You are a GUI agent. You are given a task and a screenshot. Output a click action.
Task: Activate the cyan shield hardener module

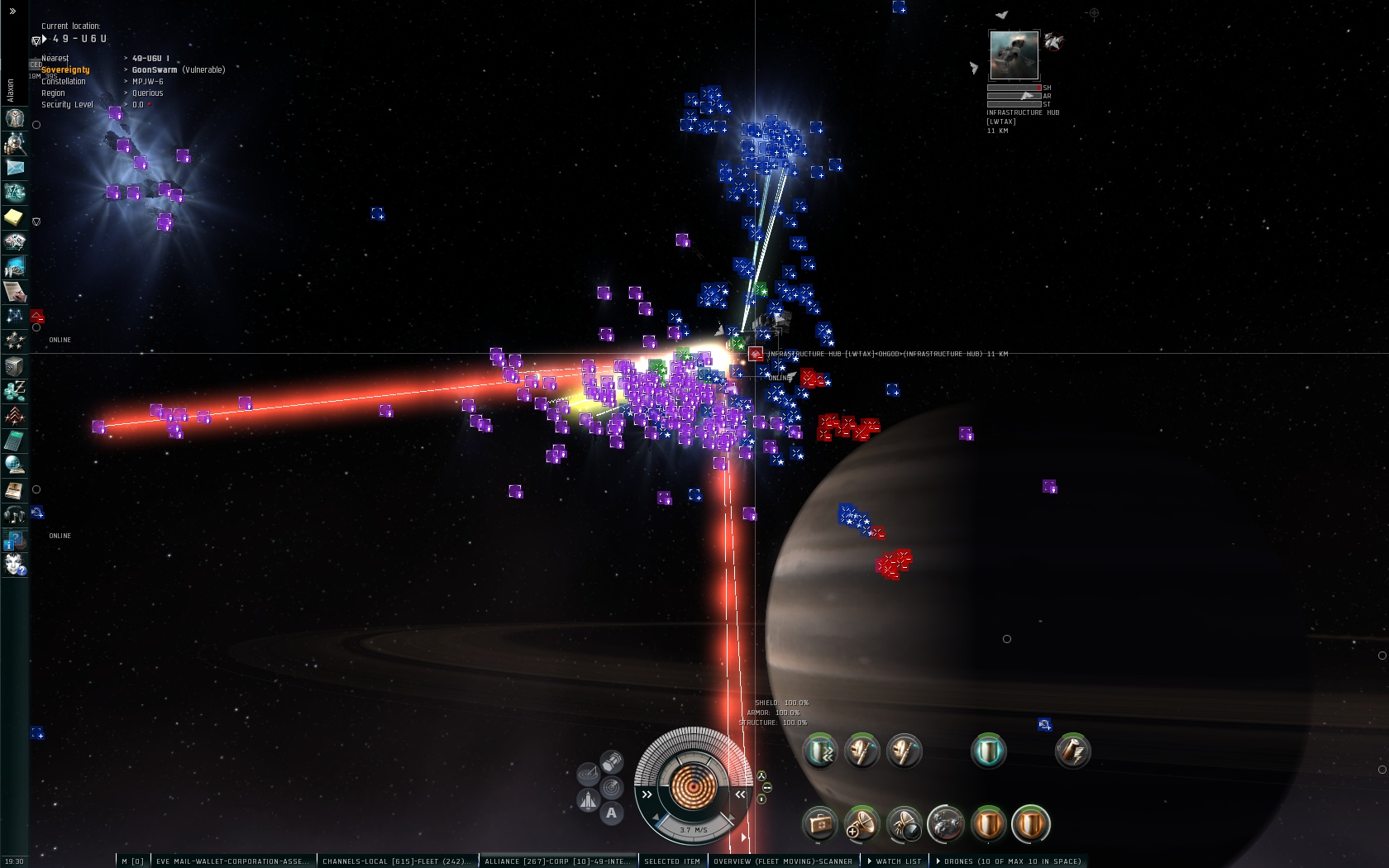(988, 751)
